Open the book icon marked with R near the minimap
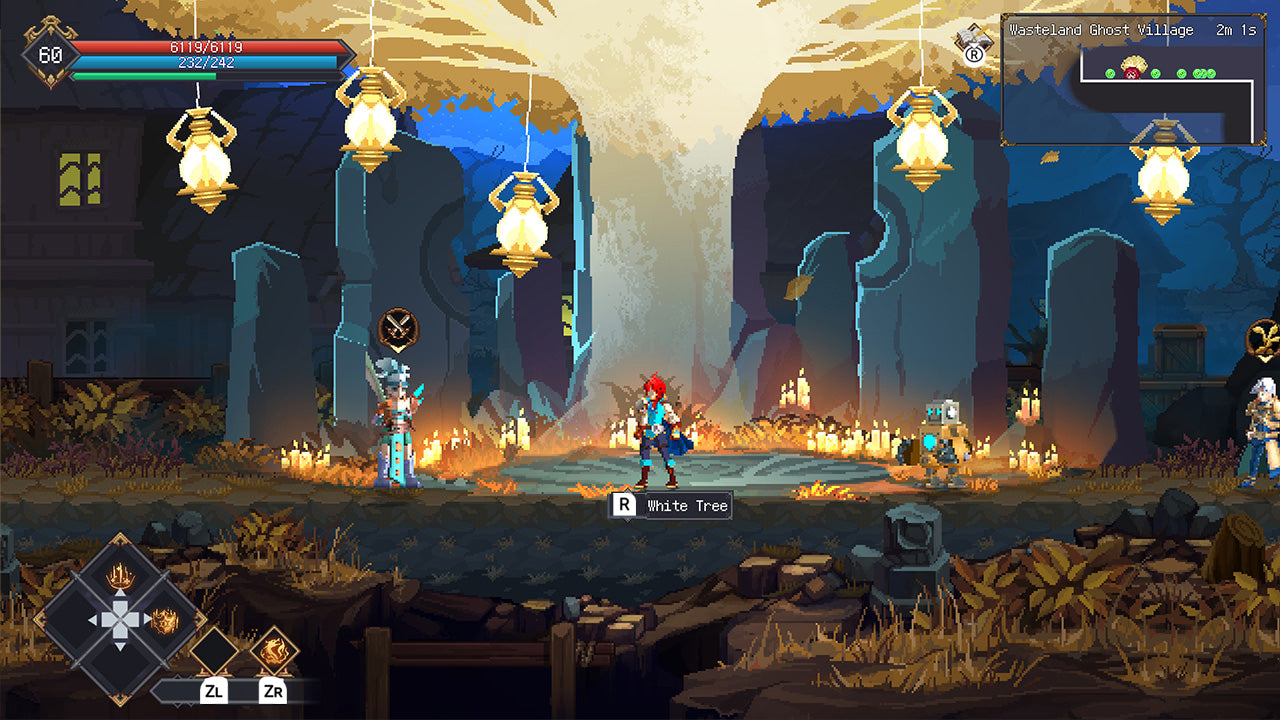This screenshot has width=1280, height=720. [972, 45]
